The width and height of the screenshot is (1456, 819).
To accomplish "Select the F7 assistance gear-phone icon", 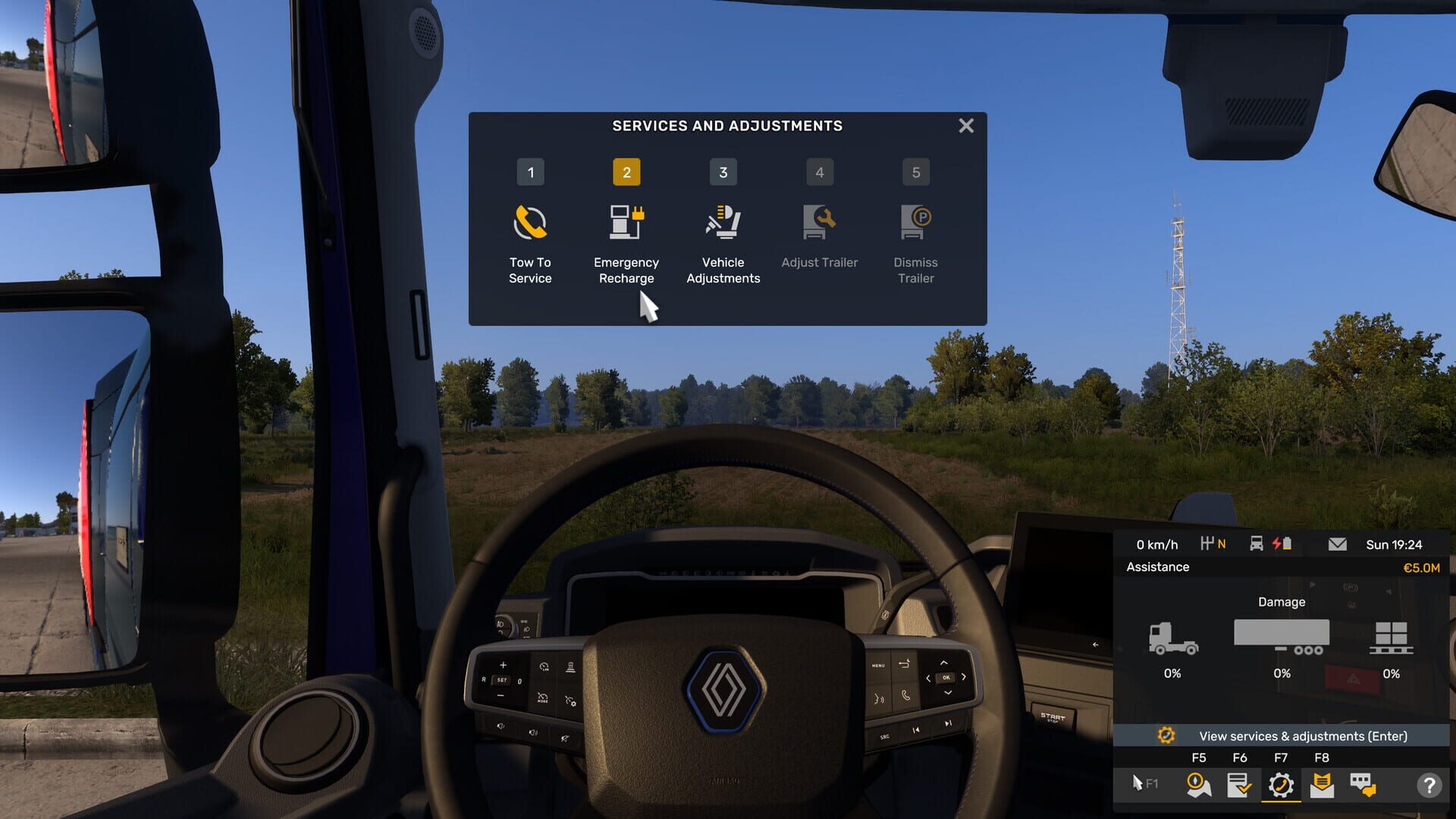I will click(1282, 785).
